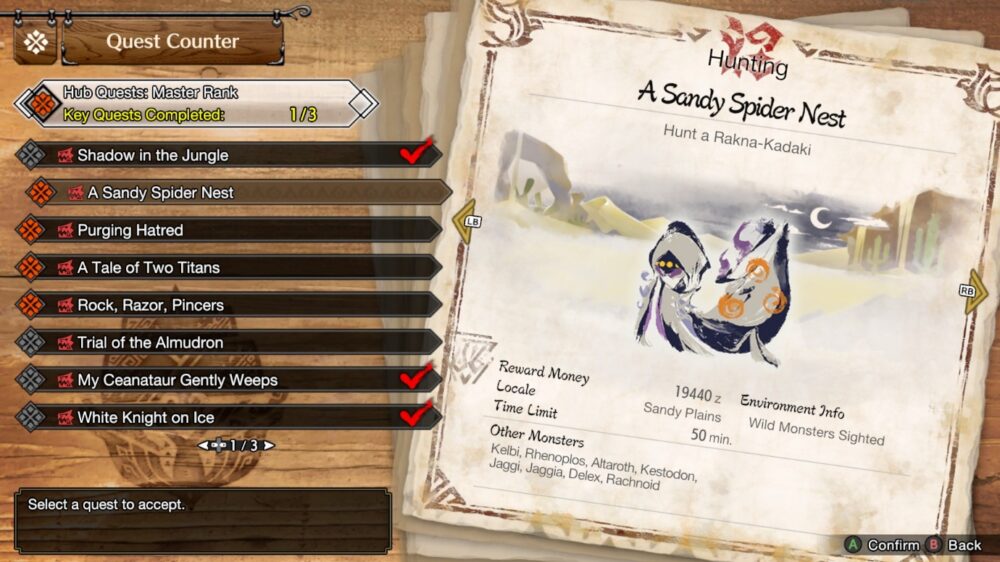Image resolution: width=1000 pixels, height=562 pixels.
Task: Click the quest list page indicator 1/3
Action: tap(235, 445)
